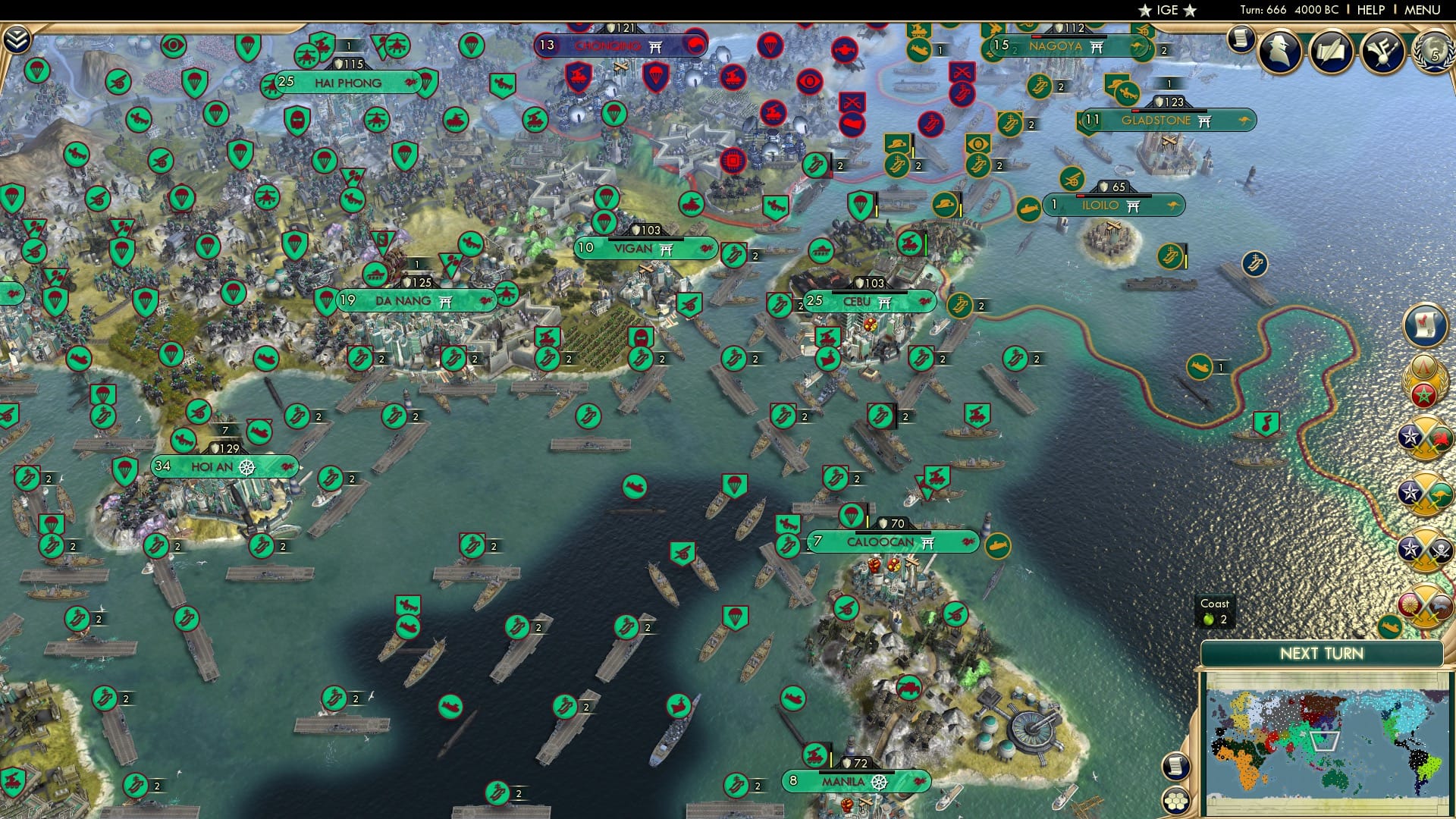Viewport: 1456px width, 819px height.
Task: Open the Espionage overview spy icon
Action: point(1279,51)
